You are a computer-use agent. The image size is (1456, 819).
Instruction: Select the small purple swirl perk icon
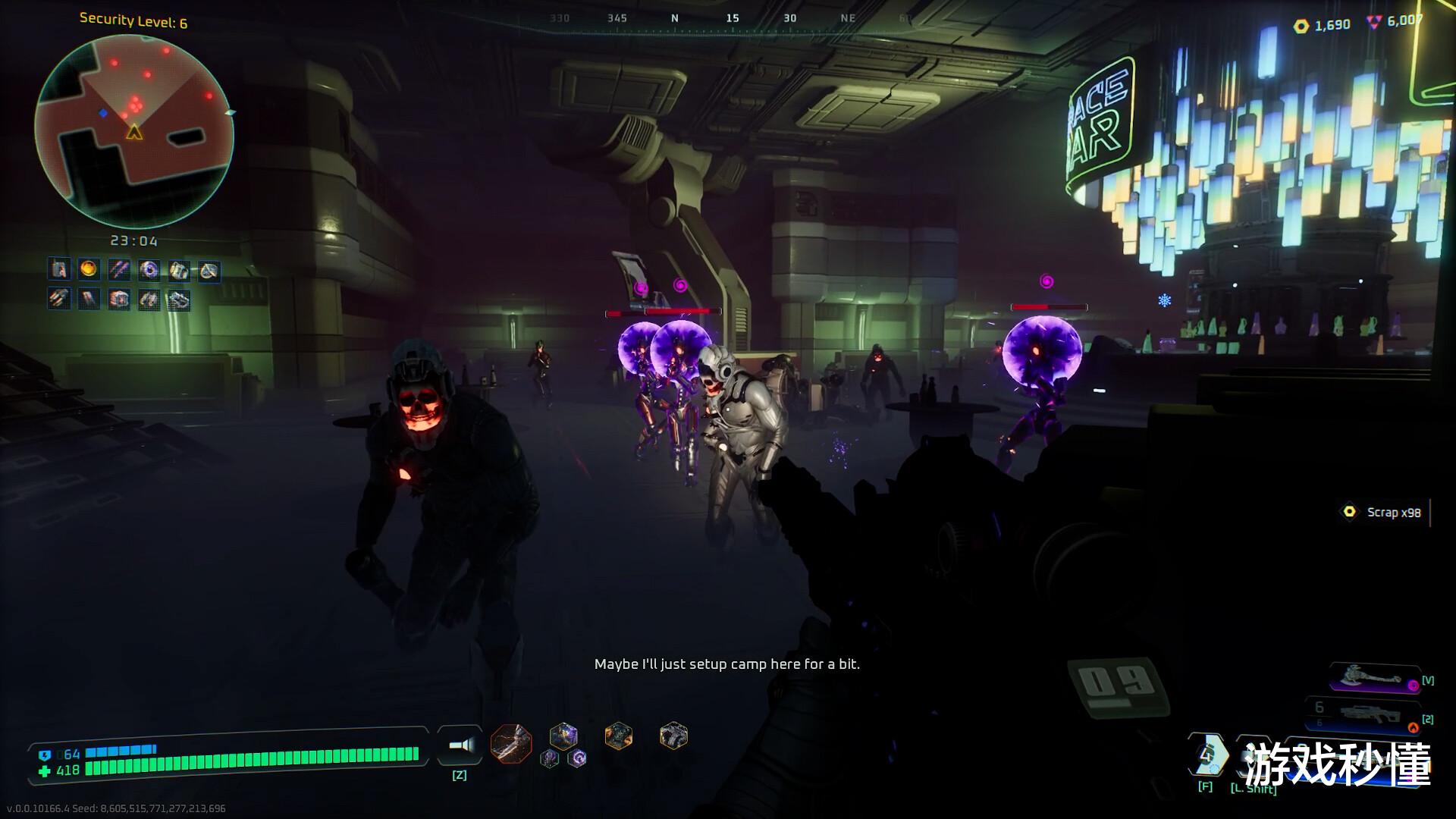point(578,758)
